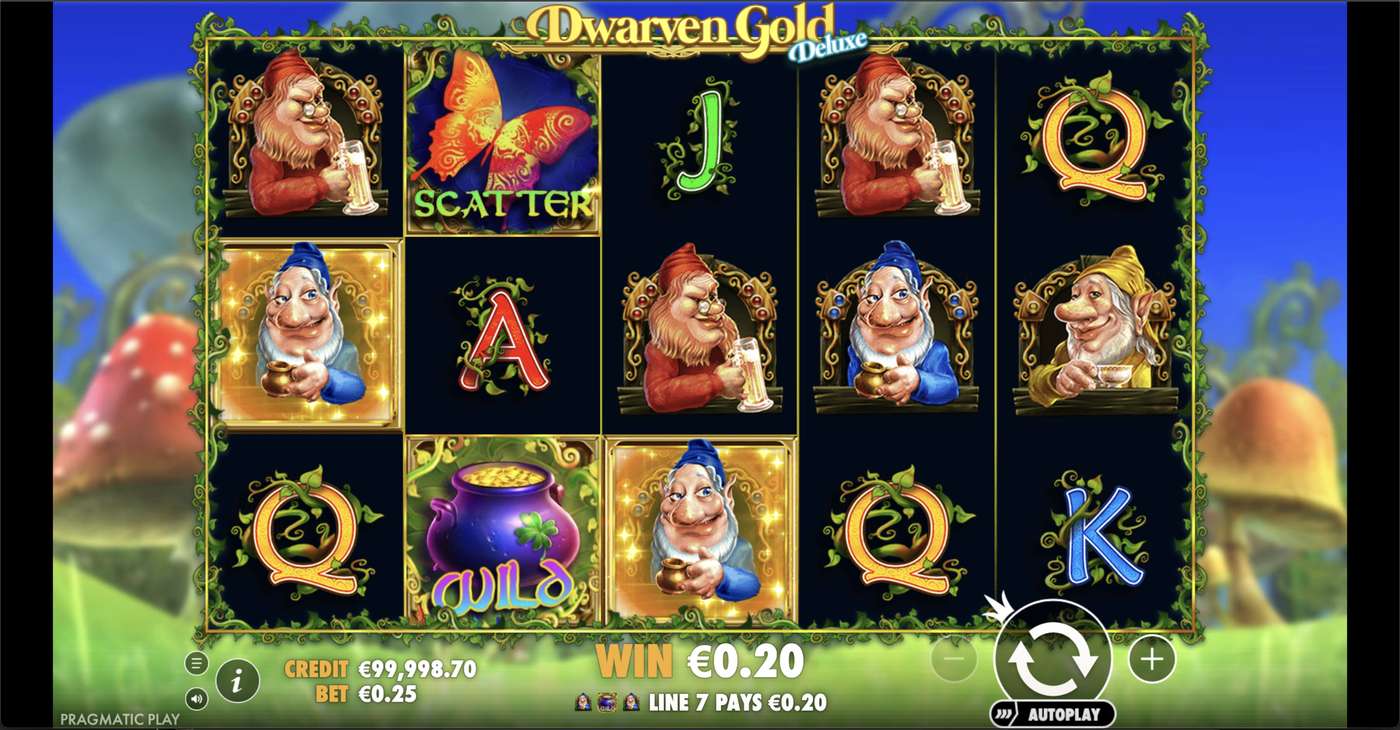Viewport: 1400px width, 730px height.
Task: Mute game sound via the speaker icon
Action: (196, 700)
